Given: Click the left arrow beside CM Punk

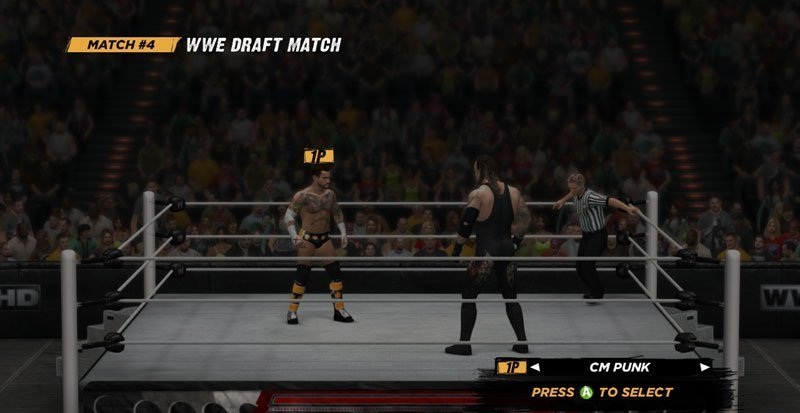Looking at the screenshot, I should (x=537, y=368).
